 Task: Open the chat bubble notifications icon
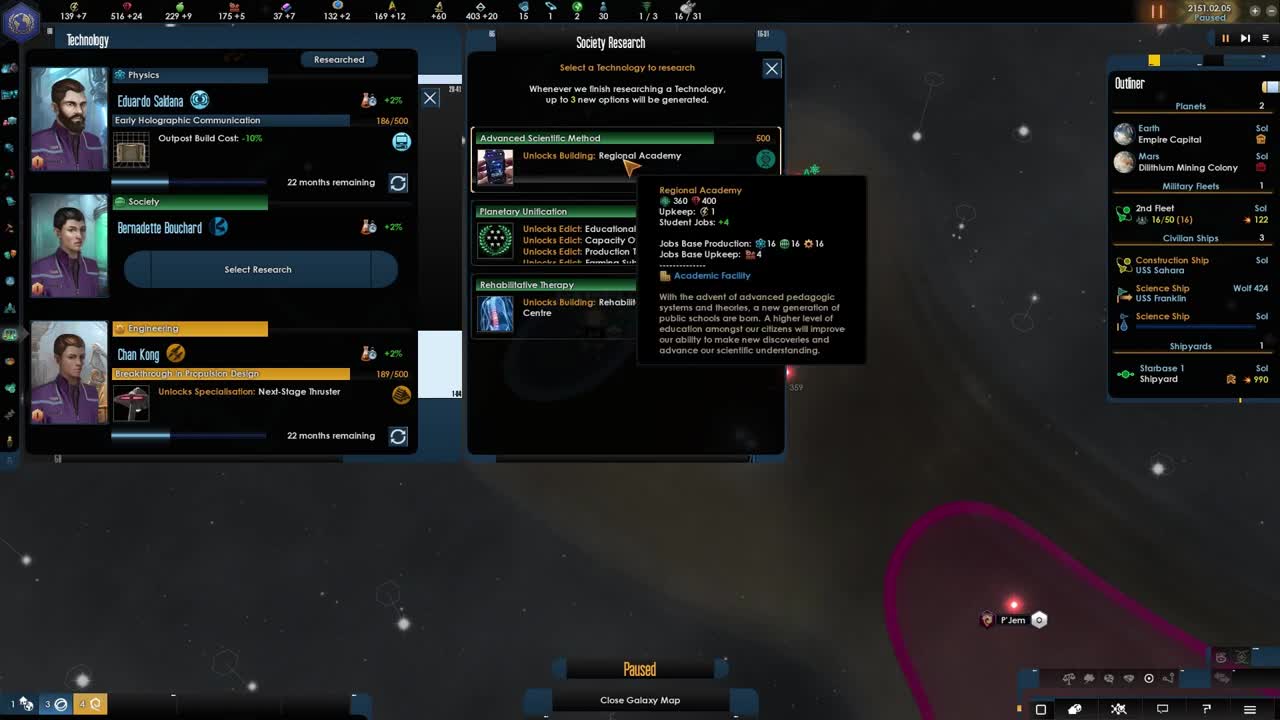[x=1160, y=708]
